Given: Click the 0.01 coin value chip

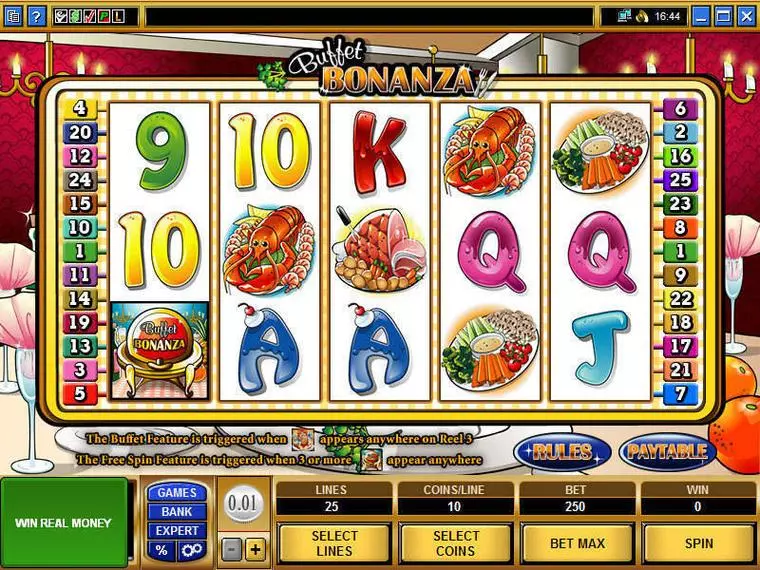Looking at the screenshot, I should click(243, 503).
